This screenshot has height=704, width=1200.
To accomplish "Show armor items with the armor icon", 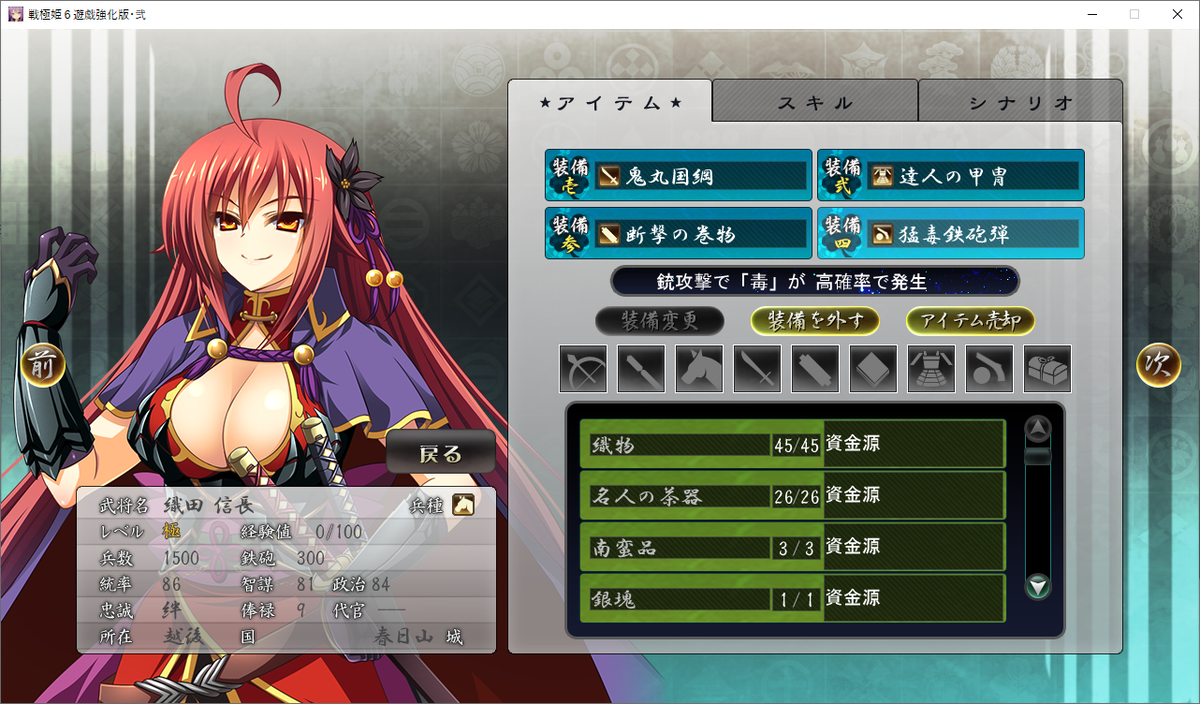I will [930, 369].
